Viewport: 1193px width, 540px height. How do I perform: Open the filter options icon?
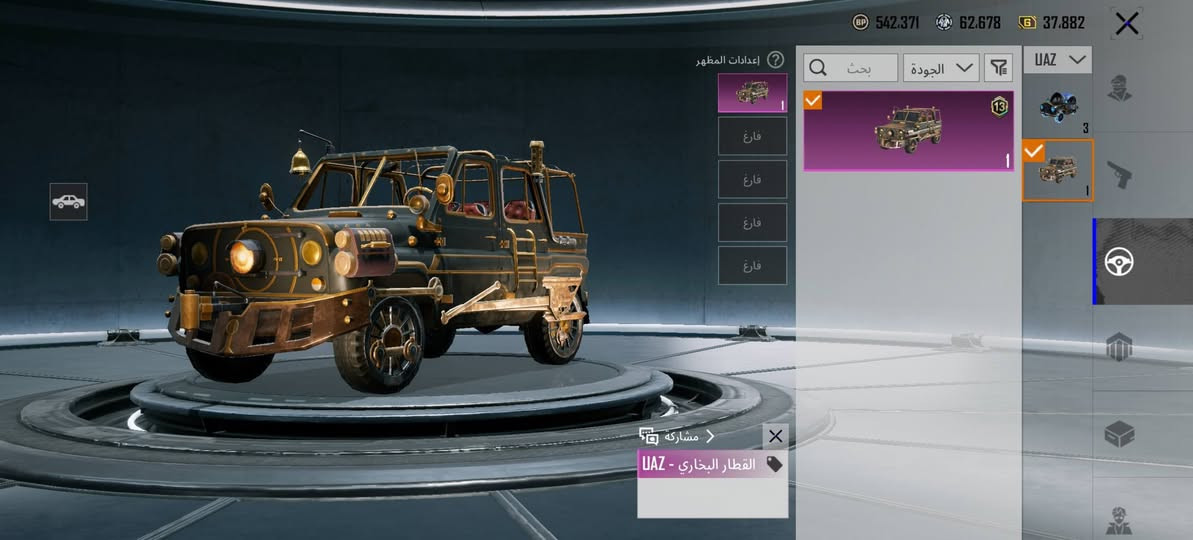998,68
